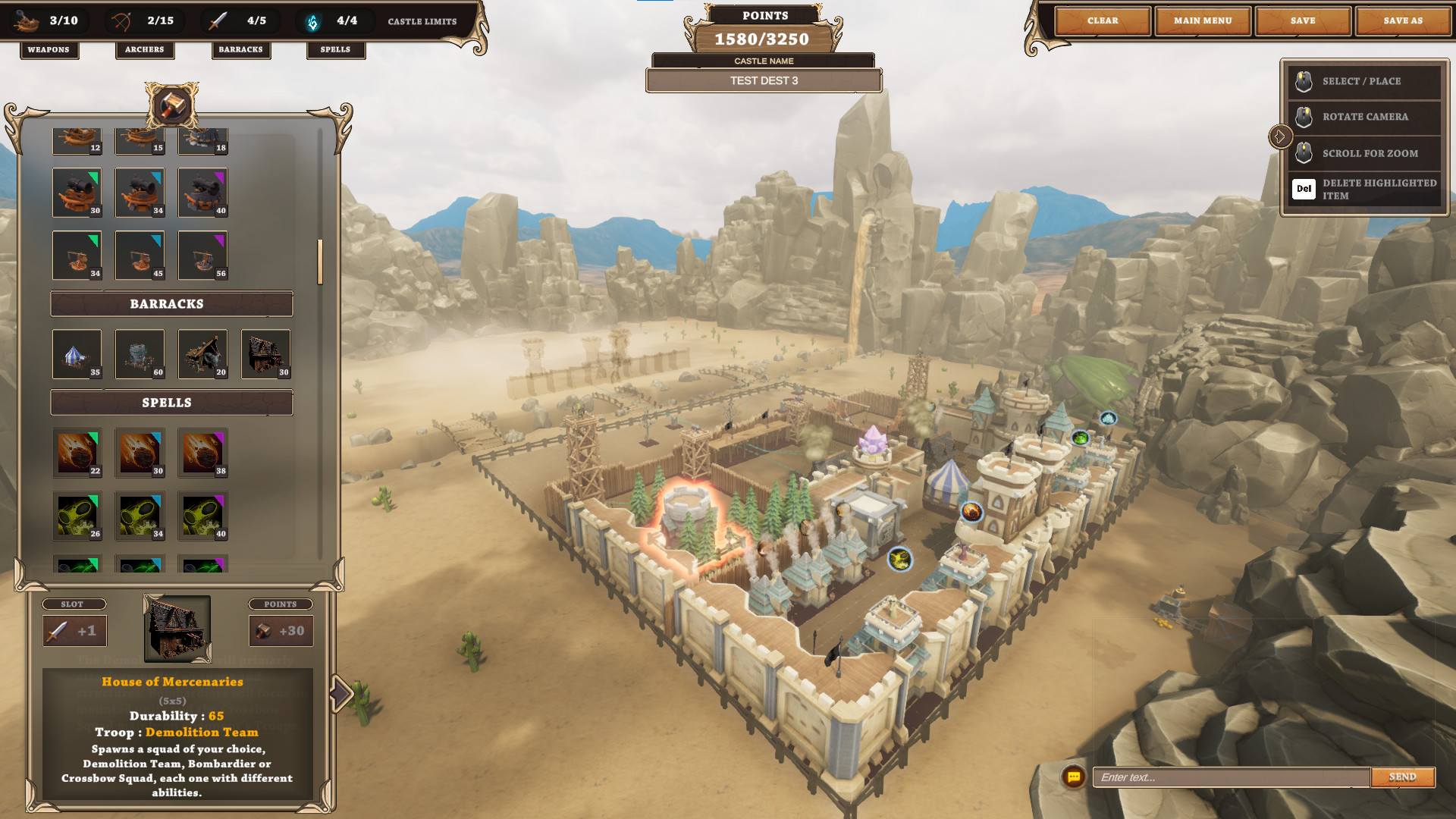Select the striped tent barracks costing 35
This screenshot has height=819, width=1456.
point(77,354)
